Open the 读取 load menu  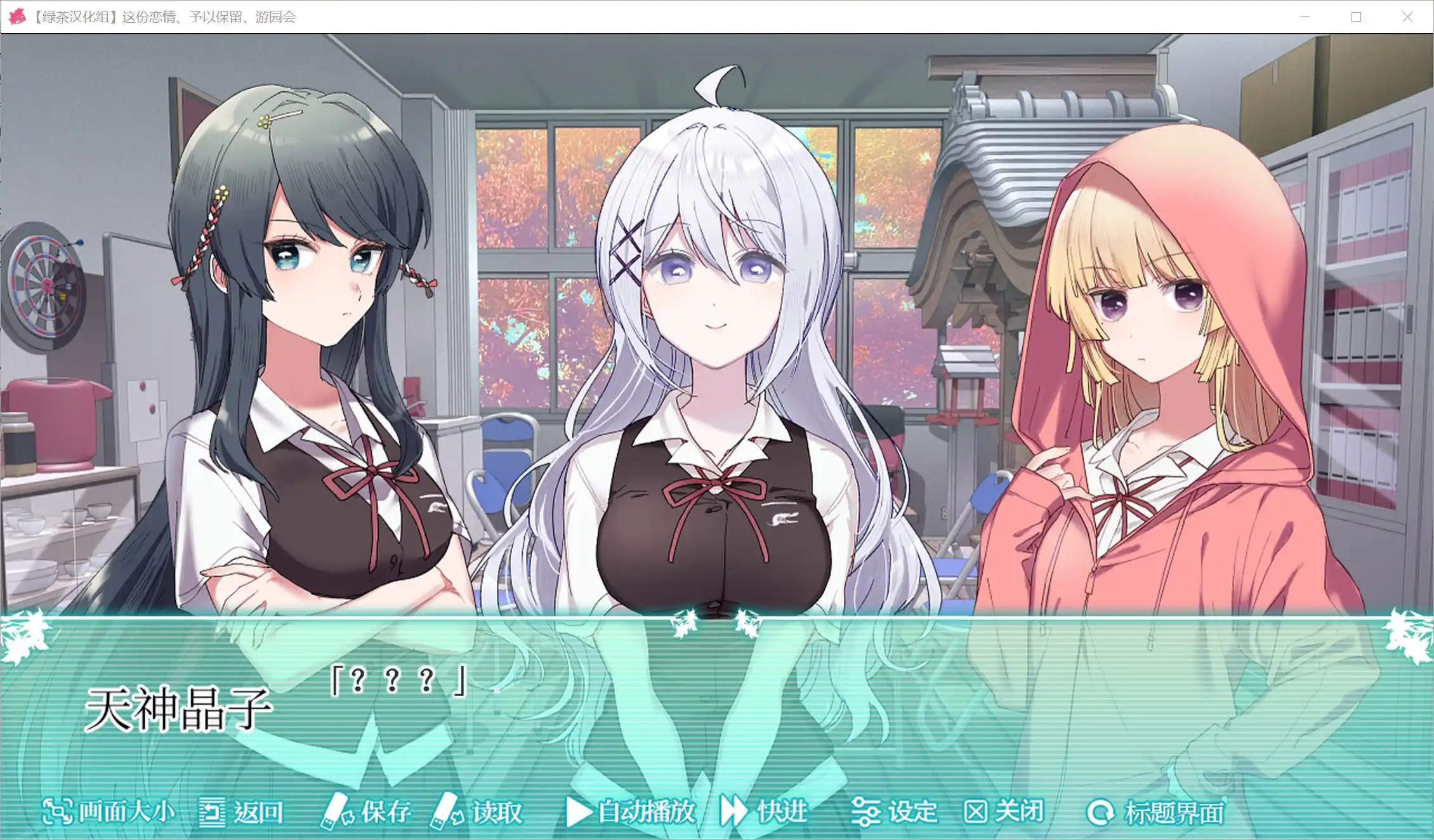click(x=477, y=811)
